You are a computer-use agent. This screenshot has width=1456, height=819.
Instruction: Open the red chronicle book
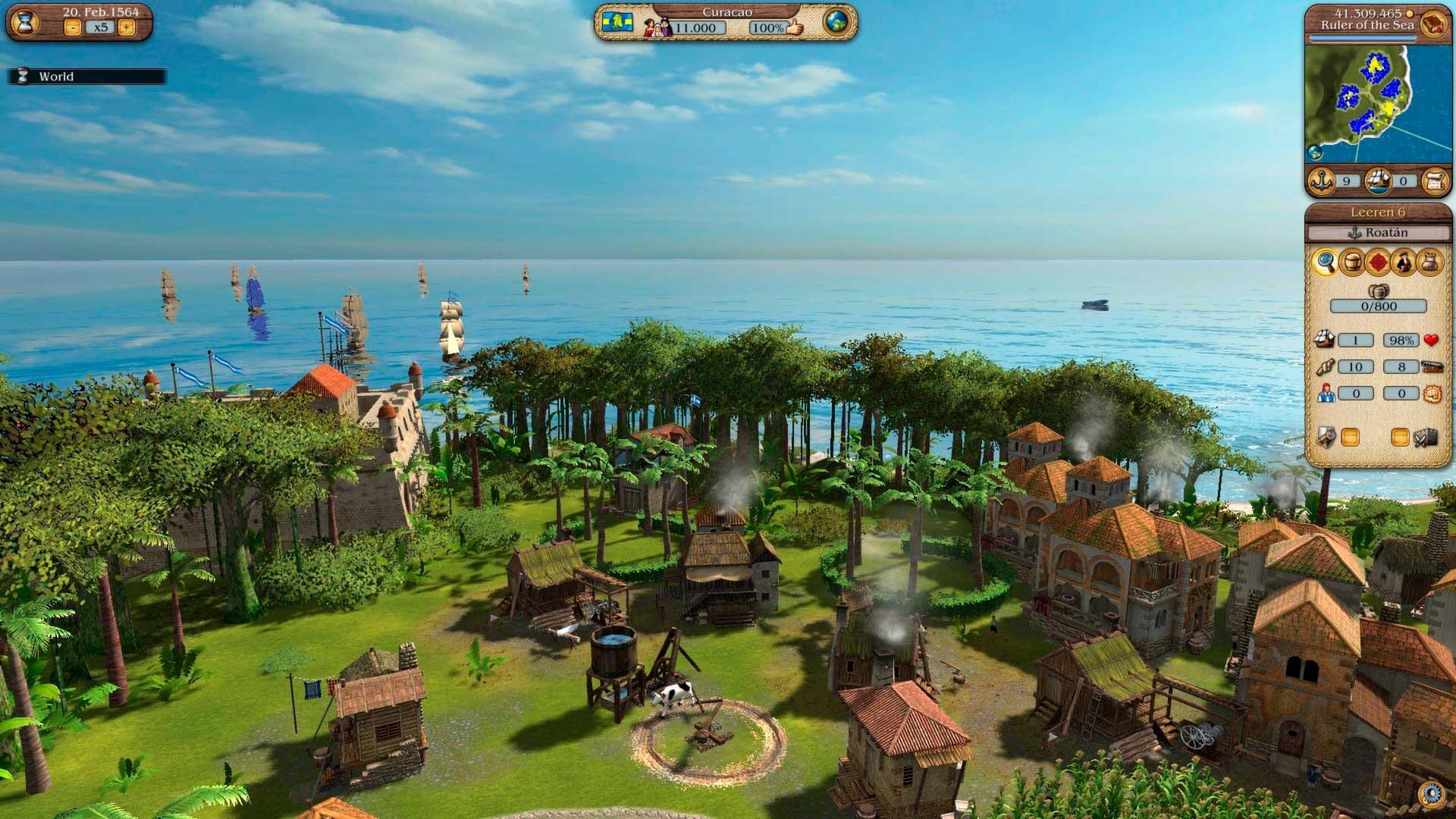point(1433,23)
